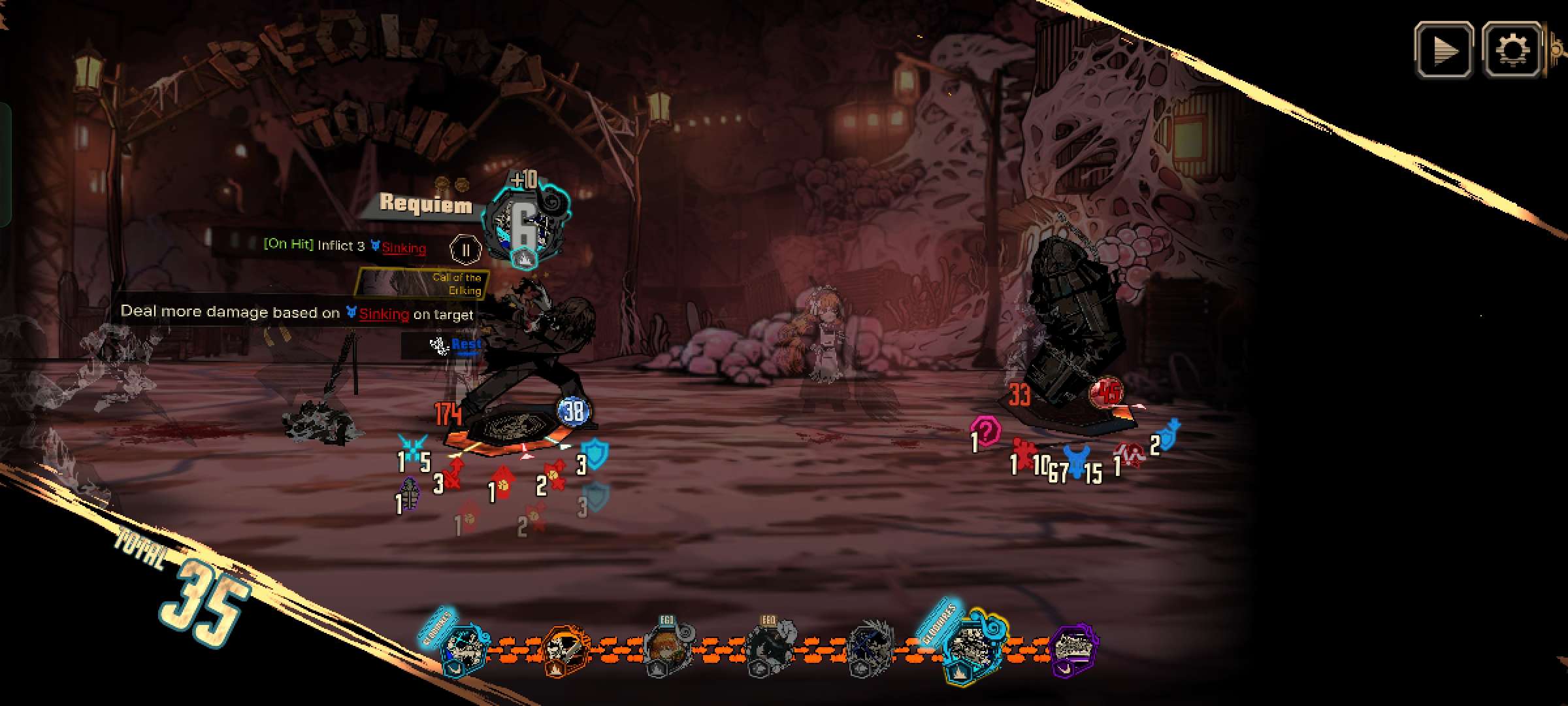Select the orange skill icon in the chain
This screenshot has height=706, width=1568.
(x=565, y=650)
